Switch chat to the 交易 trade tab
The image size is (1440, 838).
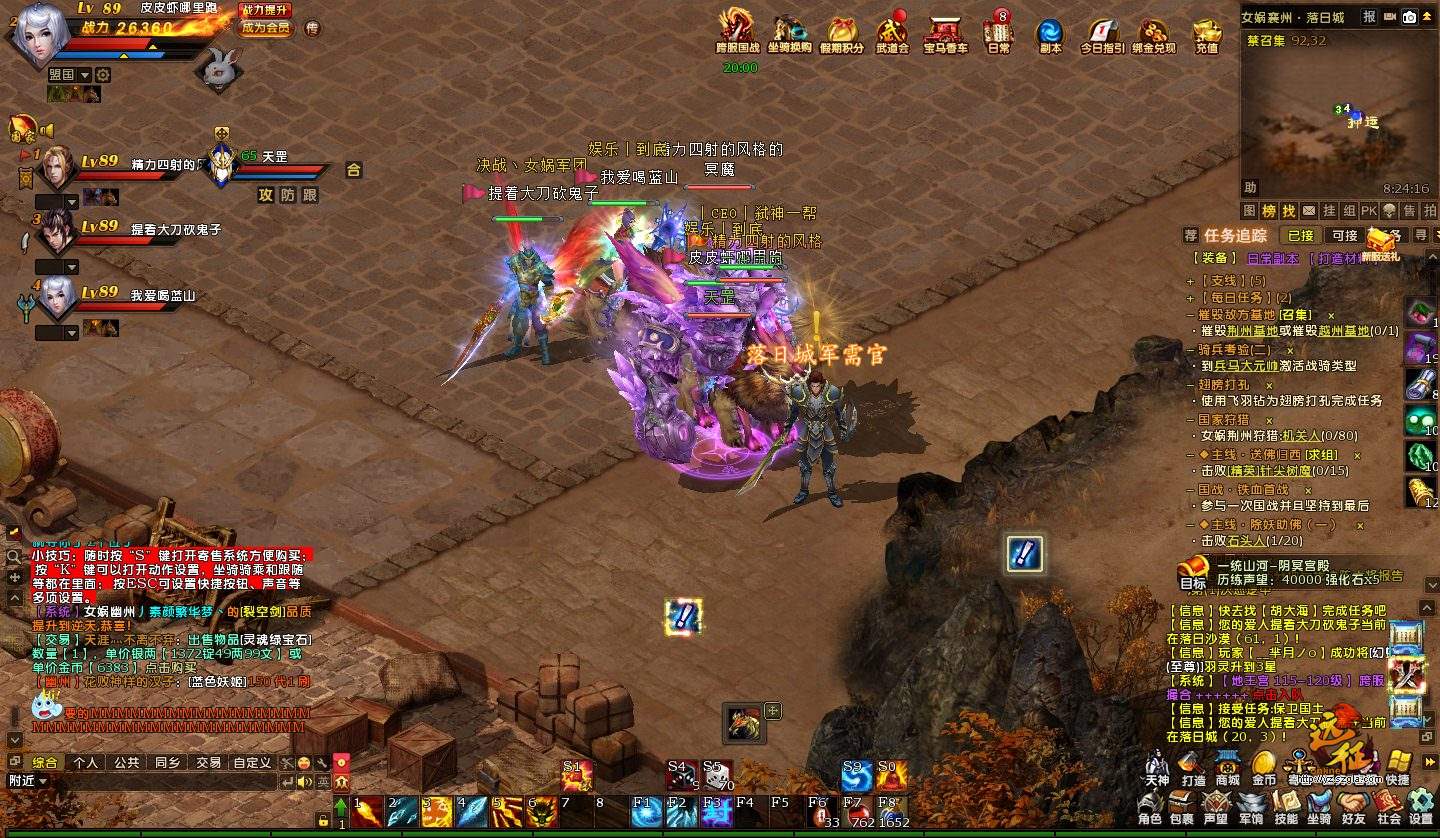point(208,762)
